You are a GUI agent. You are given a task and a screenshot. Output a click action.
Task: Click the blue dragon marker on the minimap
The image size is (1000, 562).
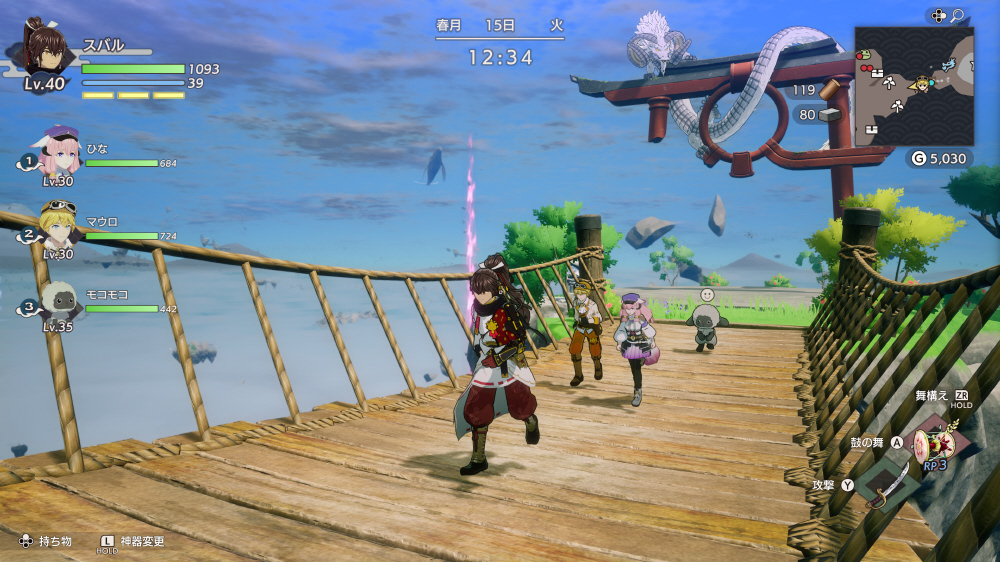click(948, 64)
